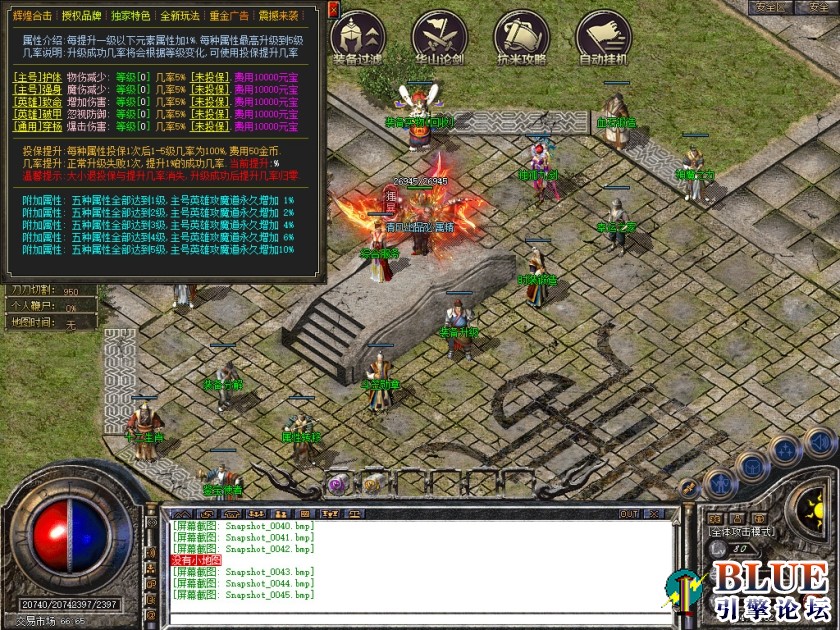Select the 独家特色 tab
Viewport: 840px width, 630px height.
point(130,17)
